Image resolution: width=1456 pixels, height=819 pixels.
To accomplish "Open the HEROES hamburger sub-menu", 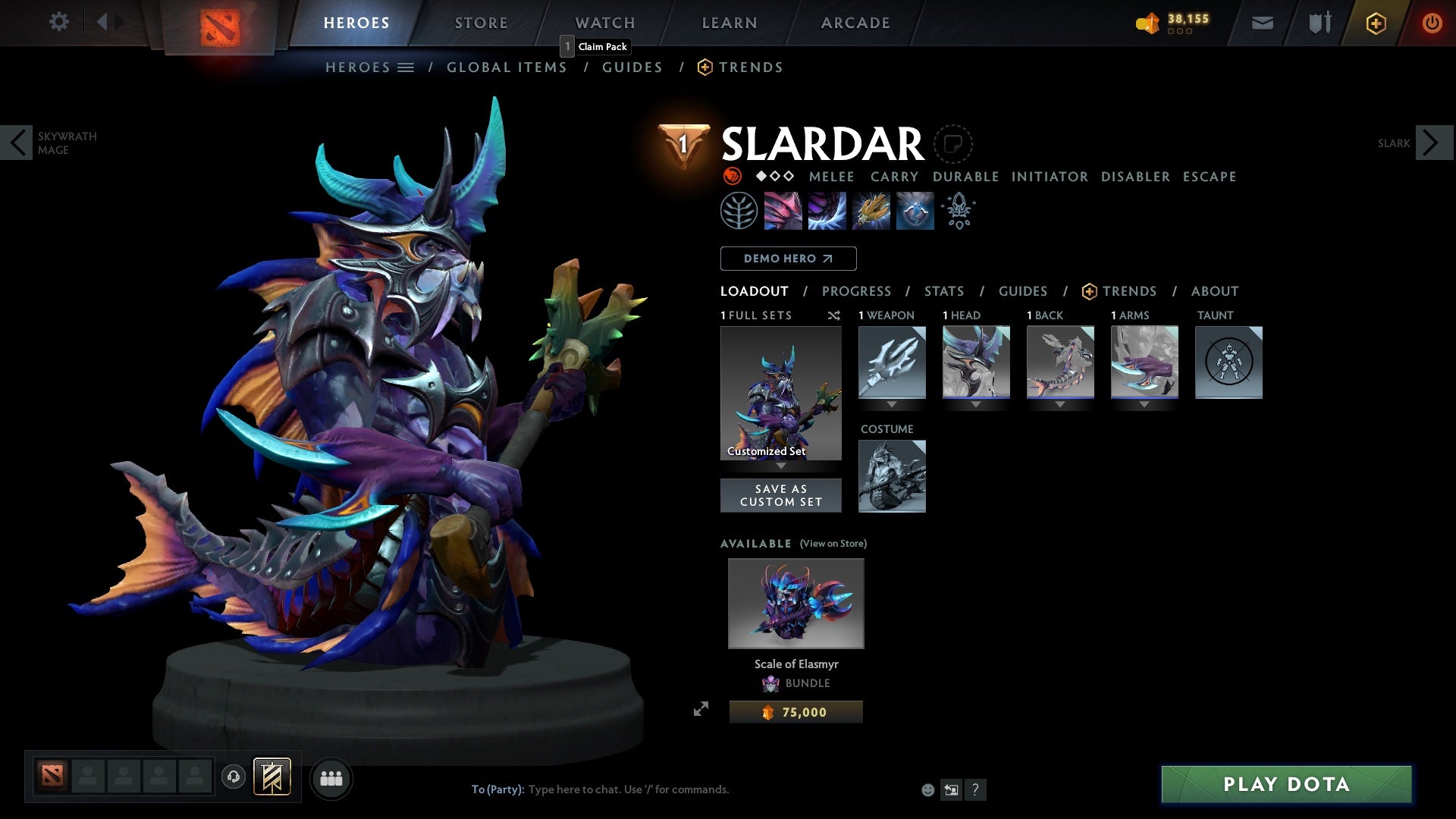I will [x=406, y=67].
